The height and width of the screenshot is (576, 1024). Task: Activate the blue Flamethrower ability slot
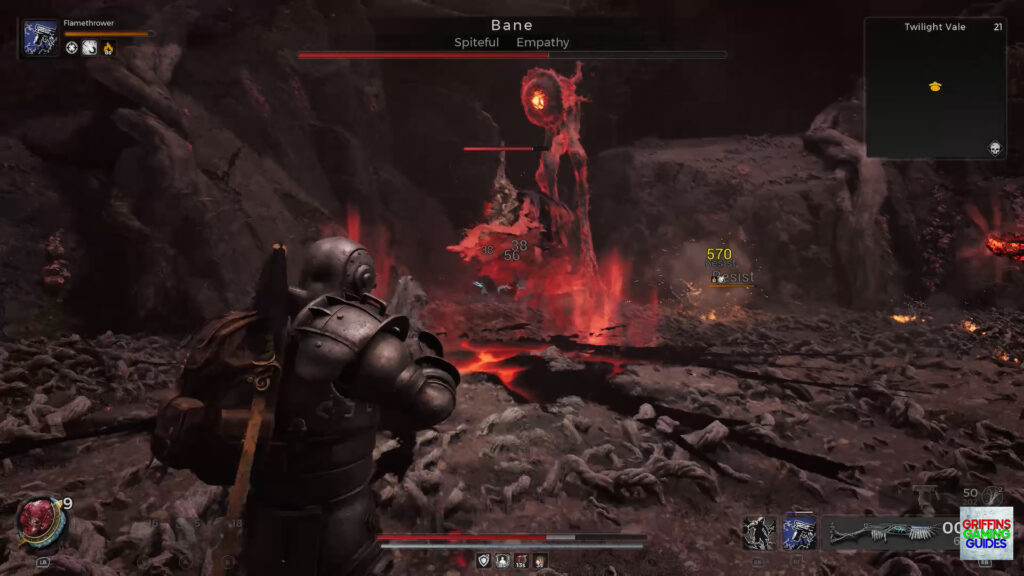click(x=799, y=532)
